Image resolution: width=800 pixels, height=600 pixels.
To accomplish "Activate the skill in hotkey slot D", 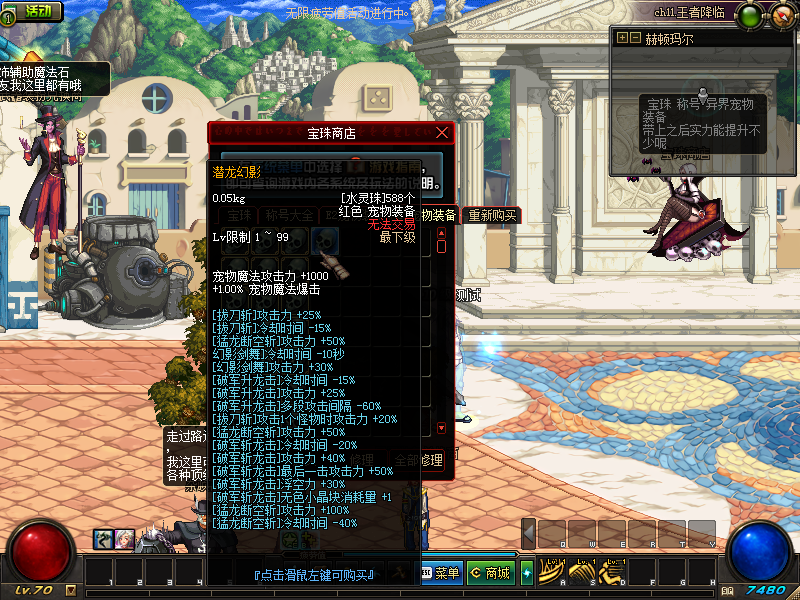I will [609, 571].
